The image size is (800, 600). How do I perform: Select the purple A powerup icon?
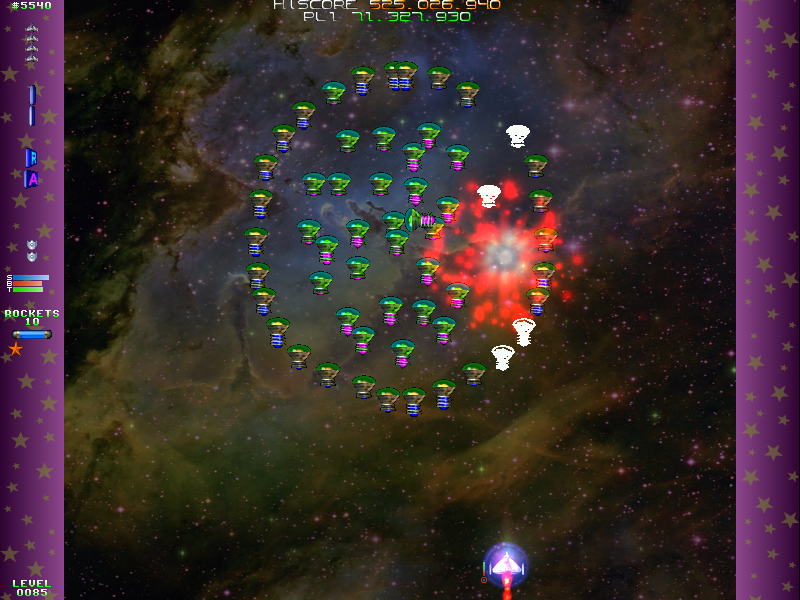tap(31, 179)
